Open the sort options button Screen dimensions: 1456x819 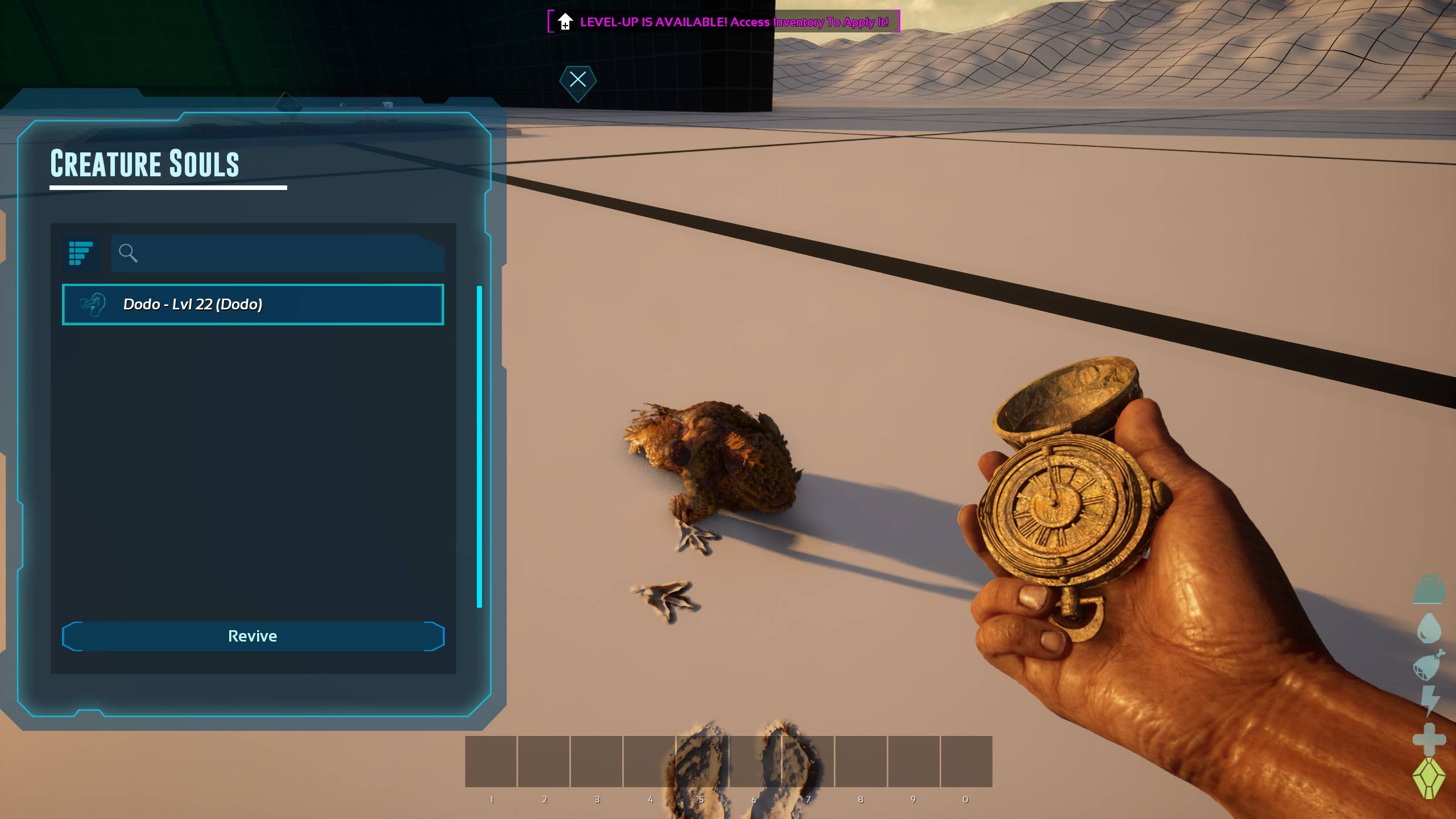tap(81, 253)
